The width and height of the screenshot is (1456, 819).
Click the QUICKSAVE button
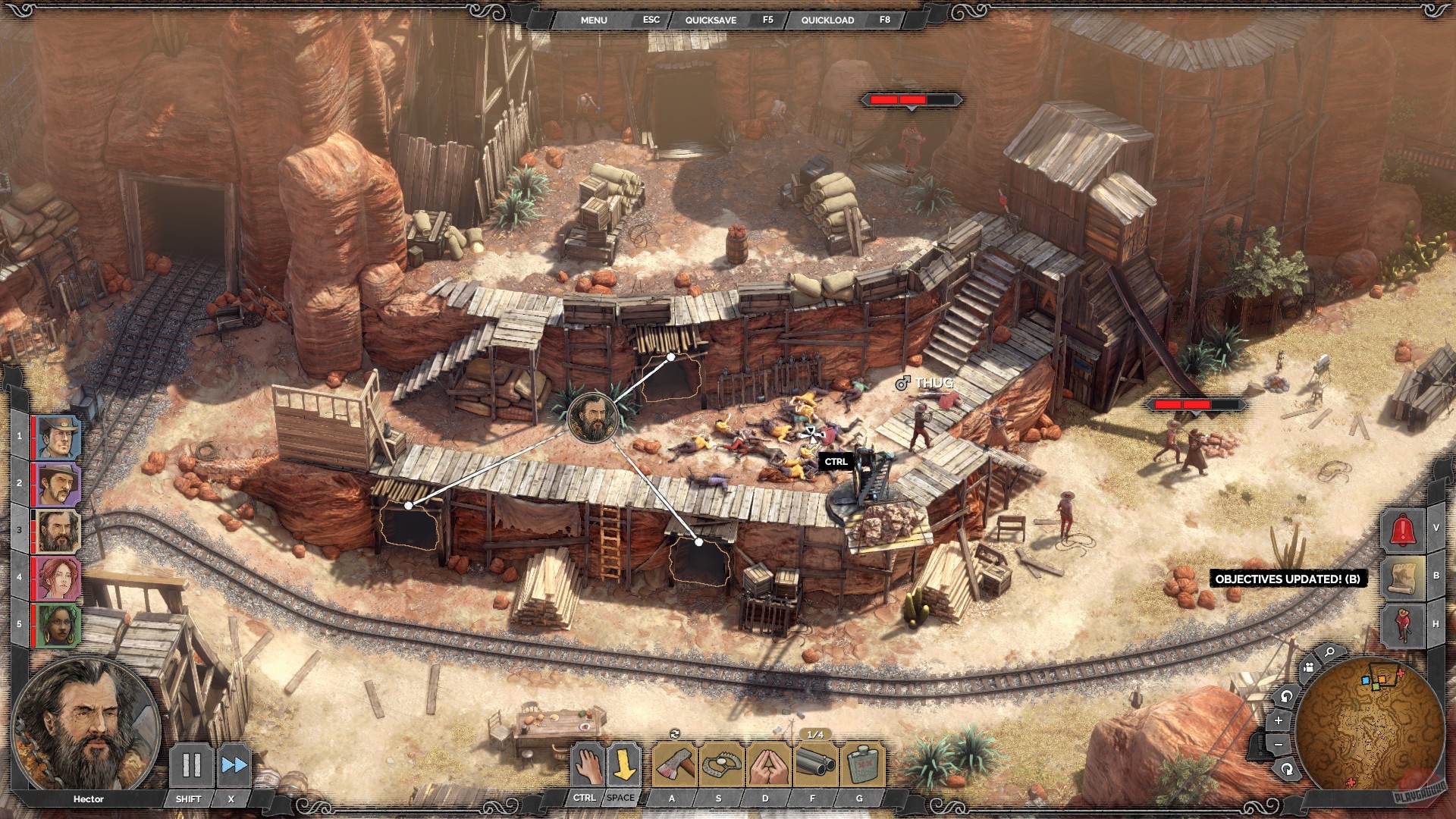(711, 20)
